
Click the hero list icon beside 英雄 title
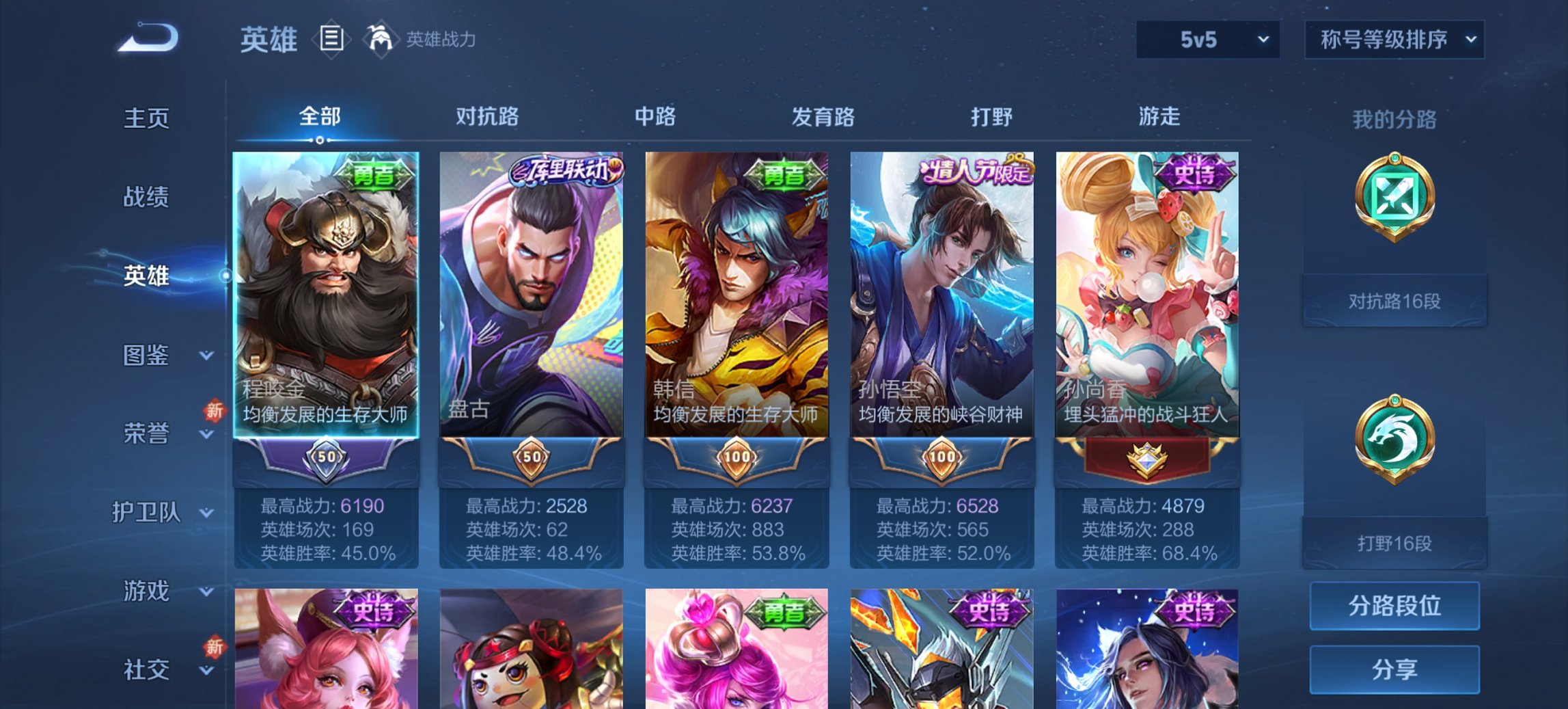[333, 39]
